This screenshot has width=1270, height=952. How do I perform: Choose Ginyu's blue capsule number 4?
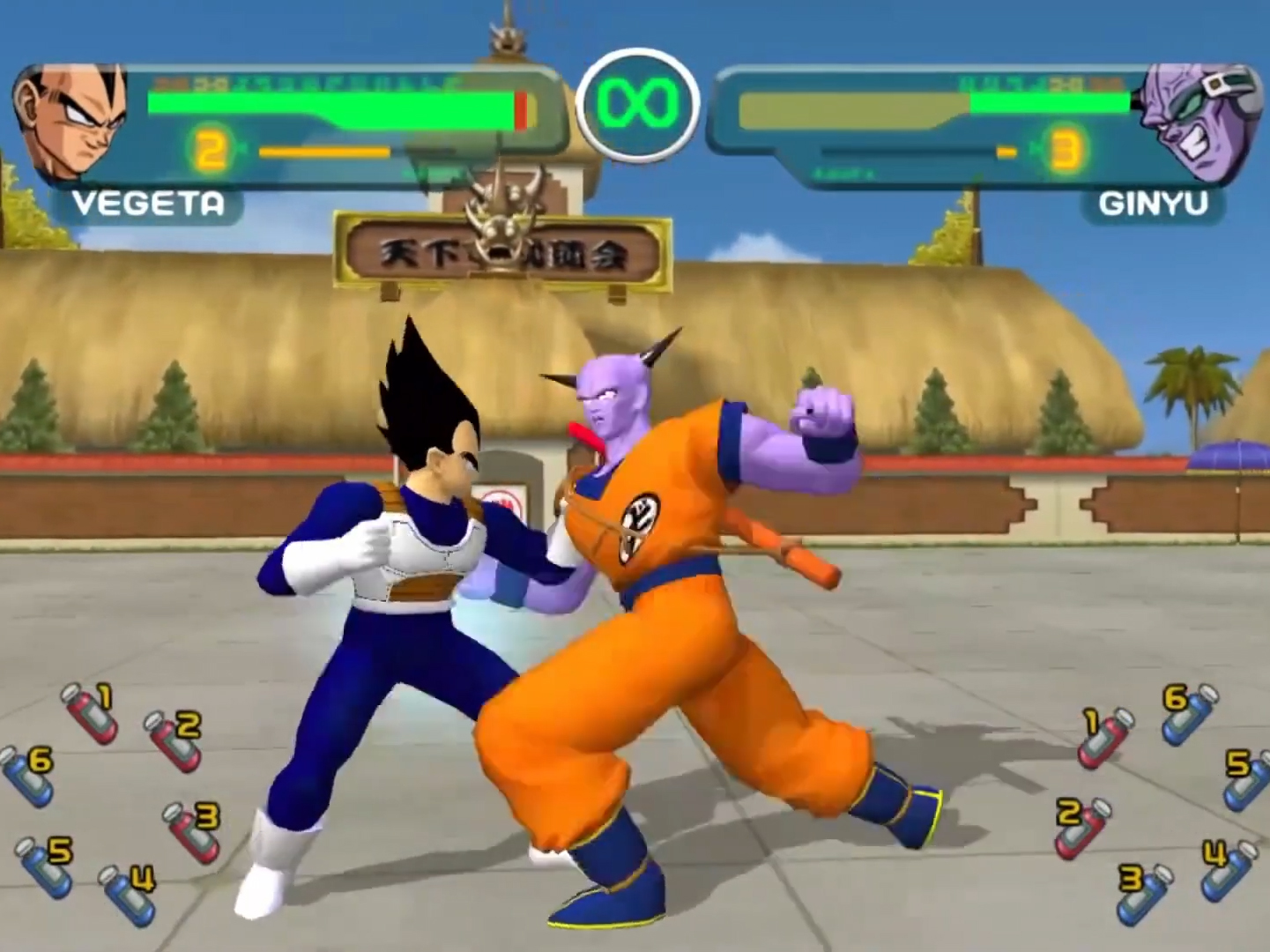click(x=1229, y=869)
